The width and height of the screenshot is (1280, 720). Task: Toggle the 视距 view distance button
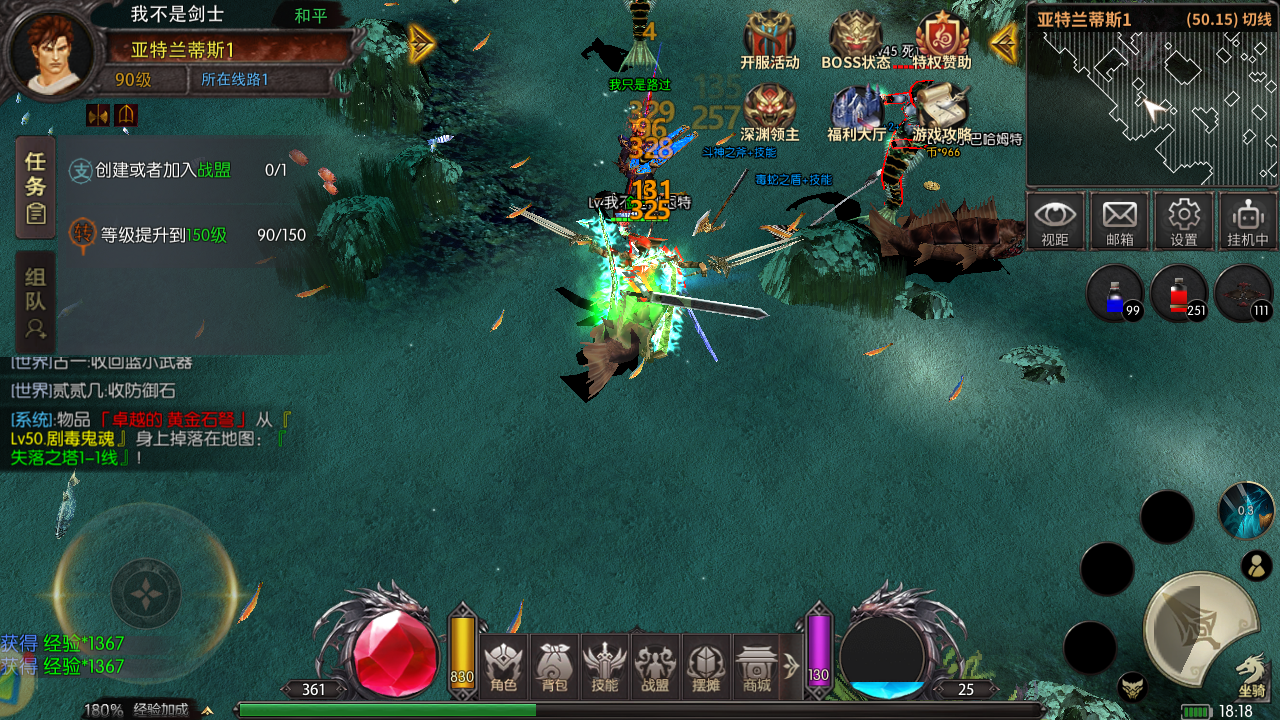[1055, 221]
